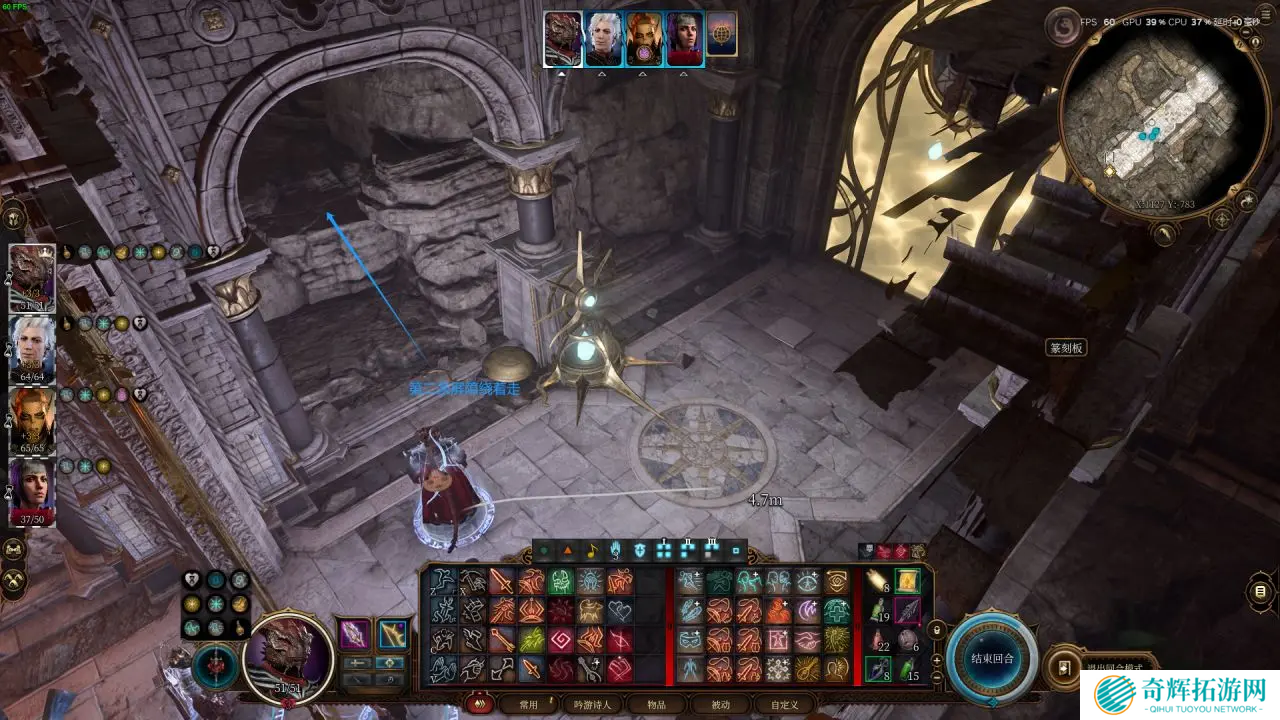
Task: Switch to the 常用 hotbar tab
Action: click(528, 704)
